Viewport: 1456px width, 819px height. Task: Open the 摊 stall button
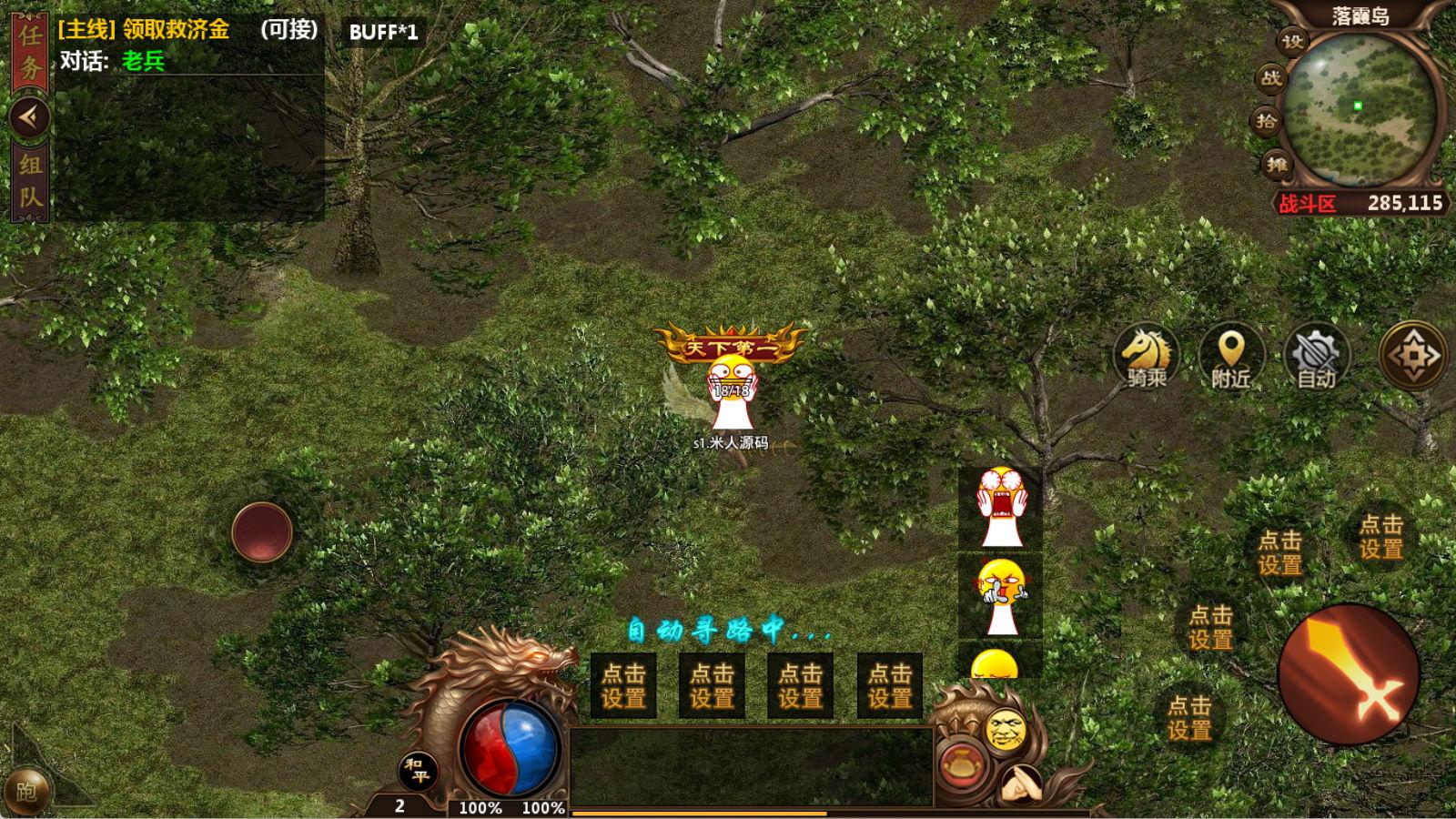[1277, 164]
